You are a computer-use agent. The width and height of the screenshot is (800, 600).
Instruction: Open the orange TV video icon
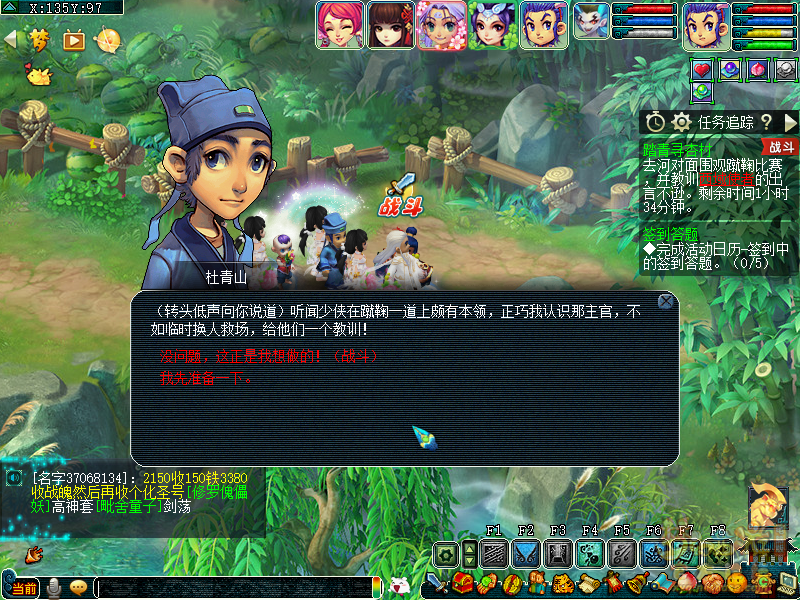74,40
